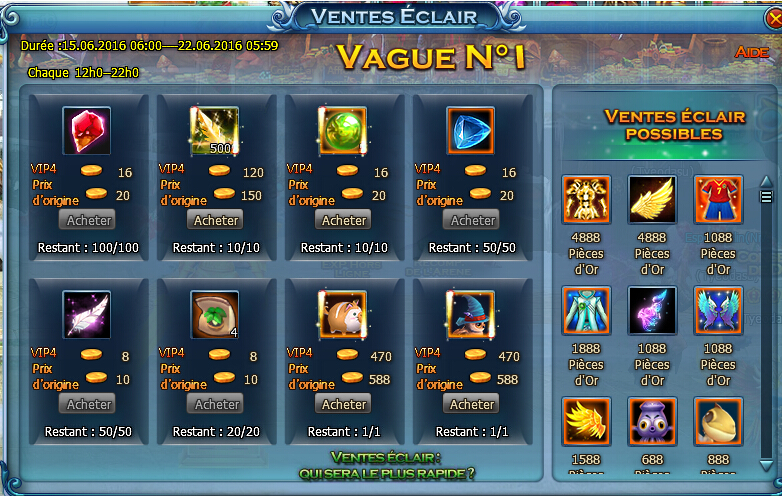The image size is (782, 496).
Task: Click the possible sales list scrollbar
Action: [766, 320]
